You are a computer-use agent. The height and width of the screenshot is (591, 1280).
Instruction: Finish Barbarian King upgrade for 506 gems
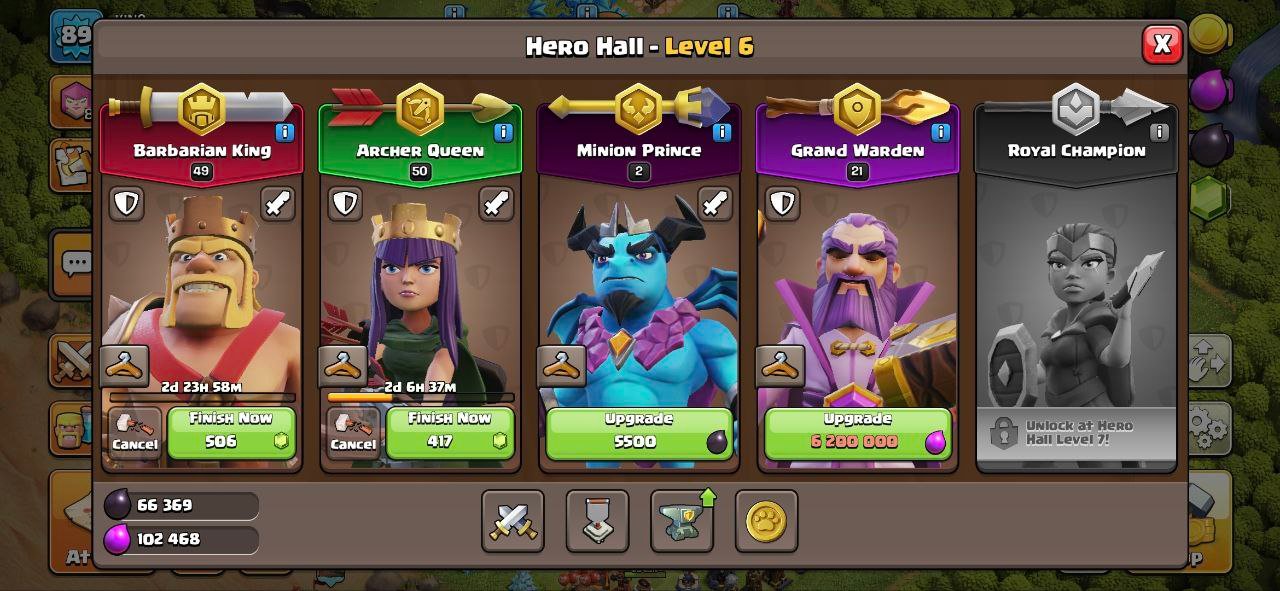[232, 432]
